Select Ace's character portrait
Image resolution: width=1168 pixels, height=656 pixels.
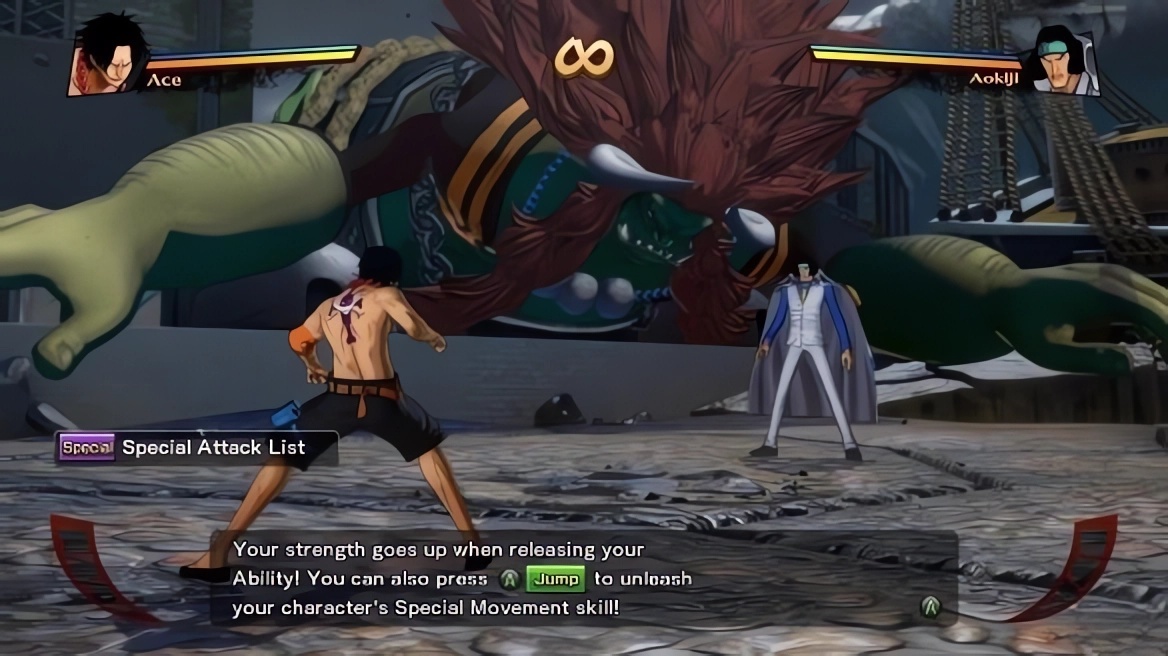pos(108,56)
